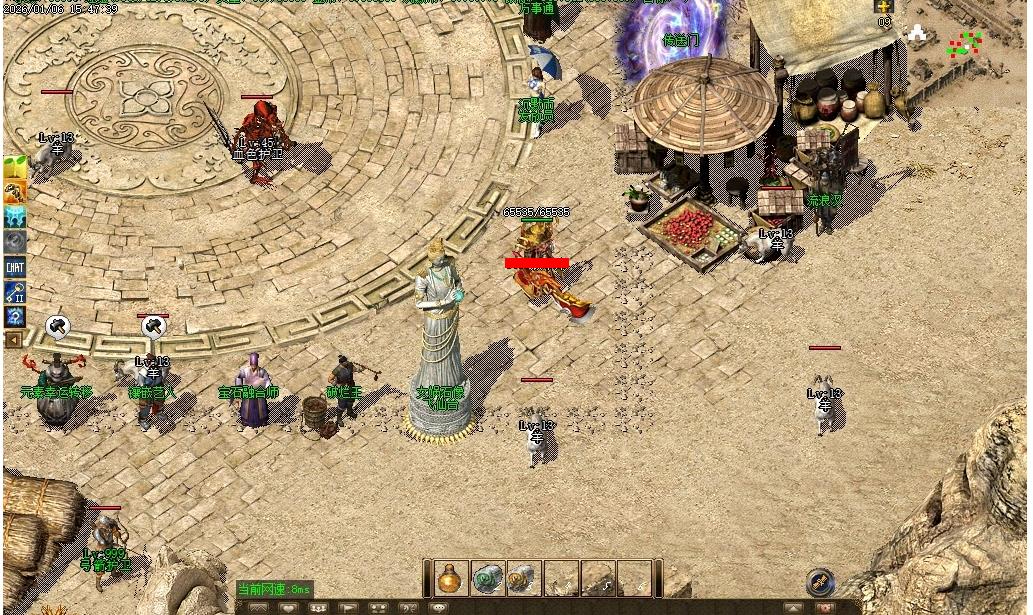
Task: Activate the cyan glowing figures icon
Action: click(x=15, y=217)
